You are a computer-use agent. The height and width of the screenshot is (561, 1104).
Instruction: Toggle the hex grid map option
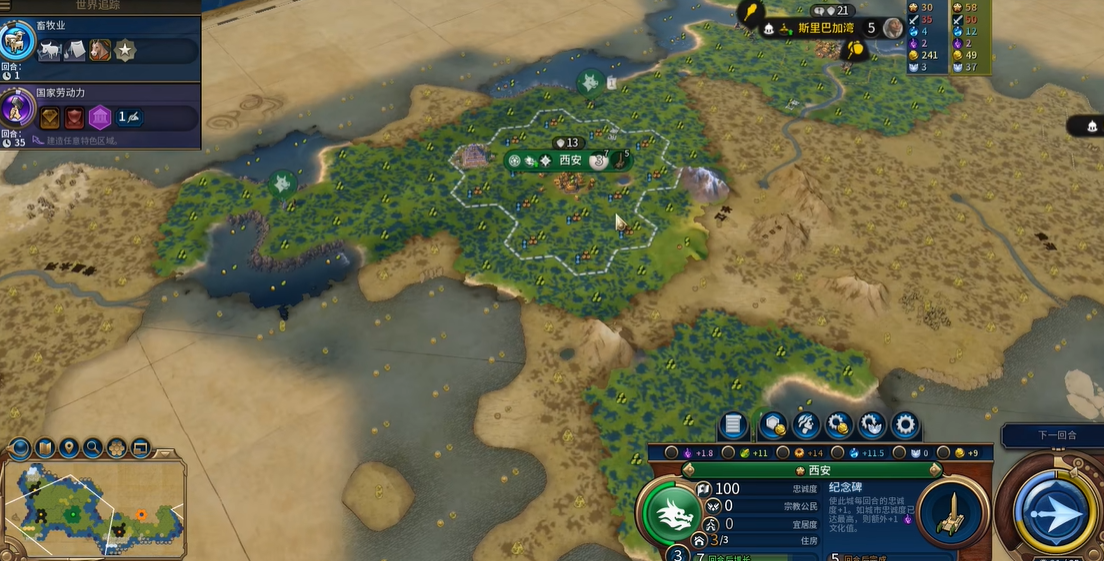point(117,448)
